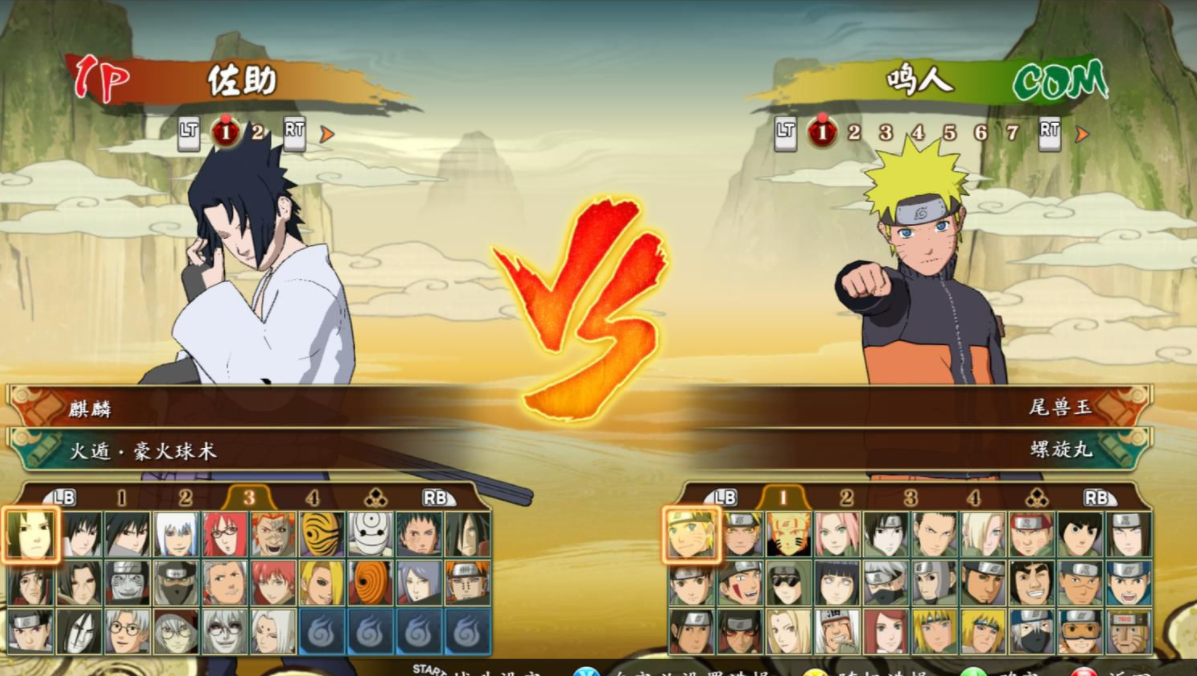Choose preset 2 under 佐助
Viewport: 1197px width, 676px height.
coord(257,132)
